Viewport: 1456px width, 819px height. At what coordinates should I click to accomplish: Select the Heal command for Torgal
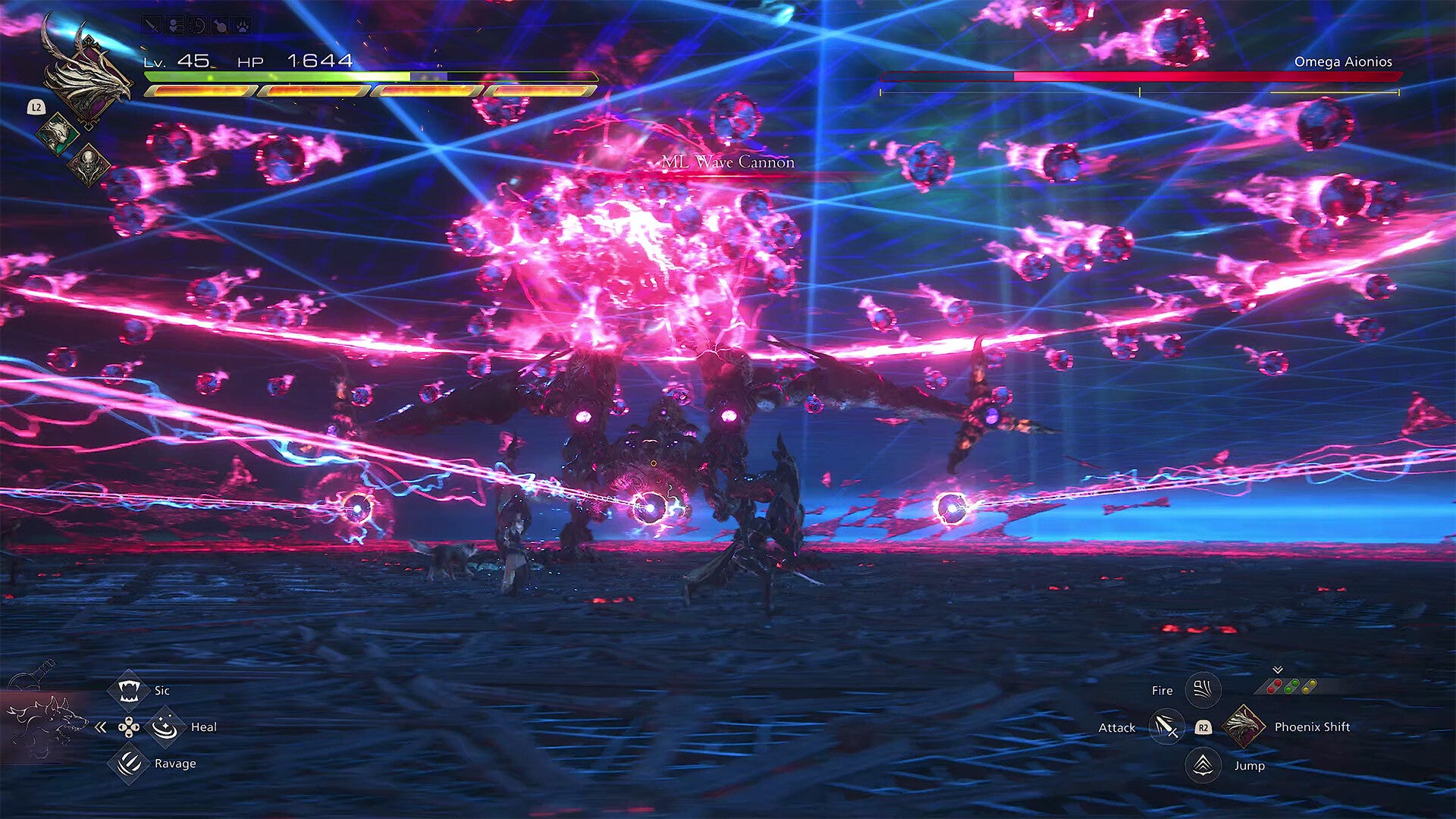click(165, 727)
